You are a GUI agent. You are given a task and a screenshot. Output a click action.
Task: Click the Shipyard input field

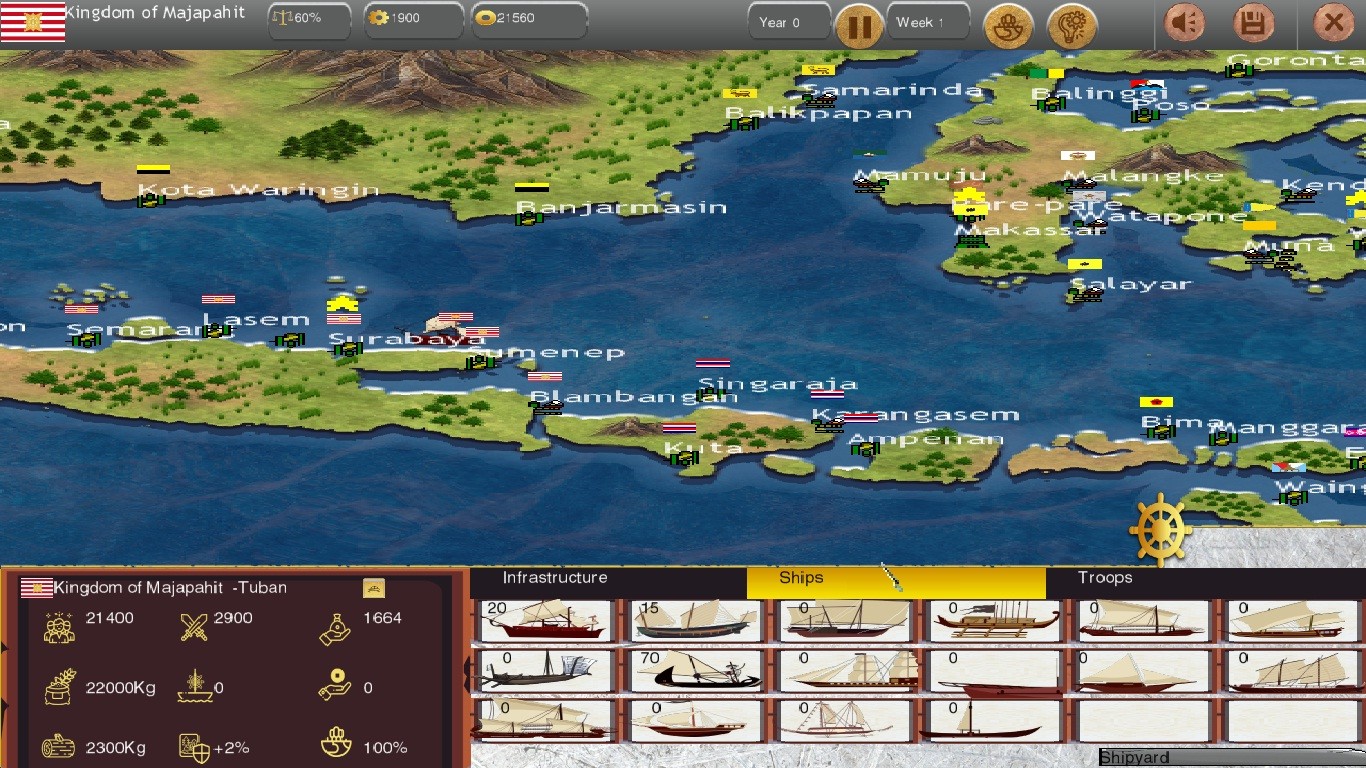click(1200, 757)
